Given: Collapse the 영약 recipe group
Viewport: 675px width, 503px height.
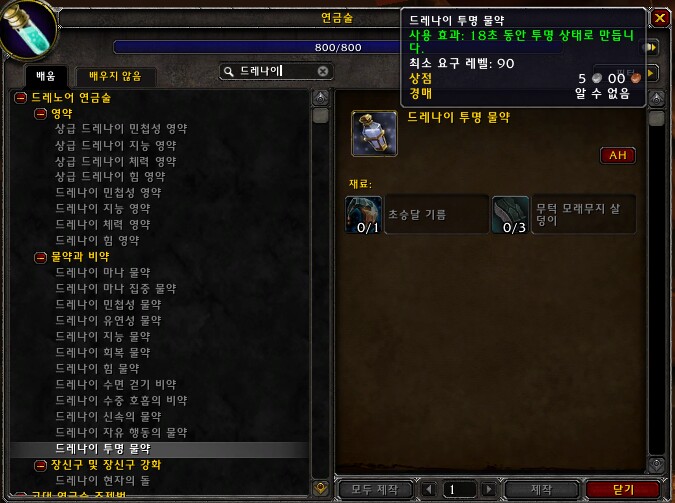Looking at the screenshot, I should [x=40, y=113].
